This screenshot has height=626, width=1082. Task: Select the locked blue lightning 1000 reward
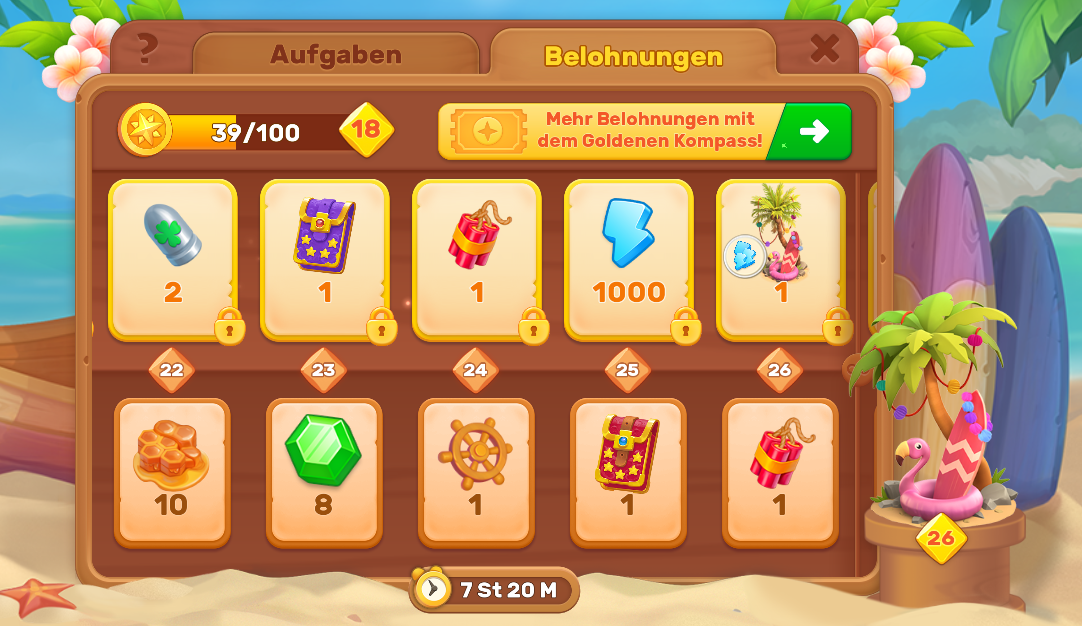click(628, 259)
